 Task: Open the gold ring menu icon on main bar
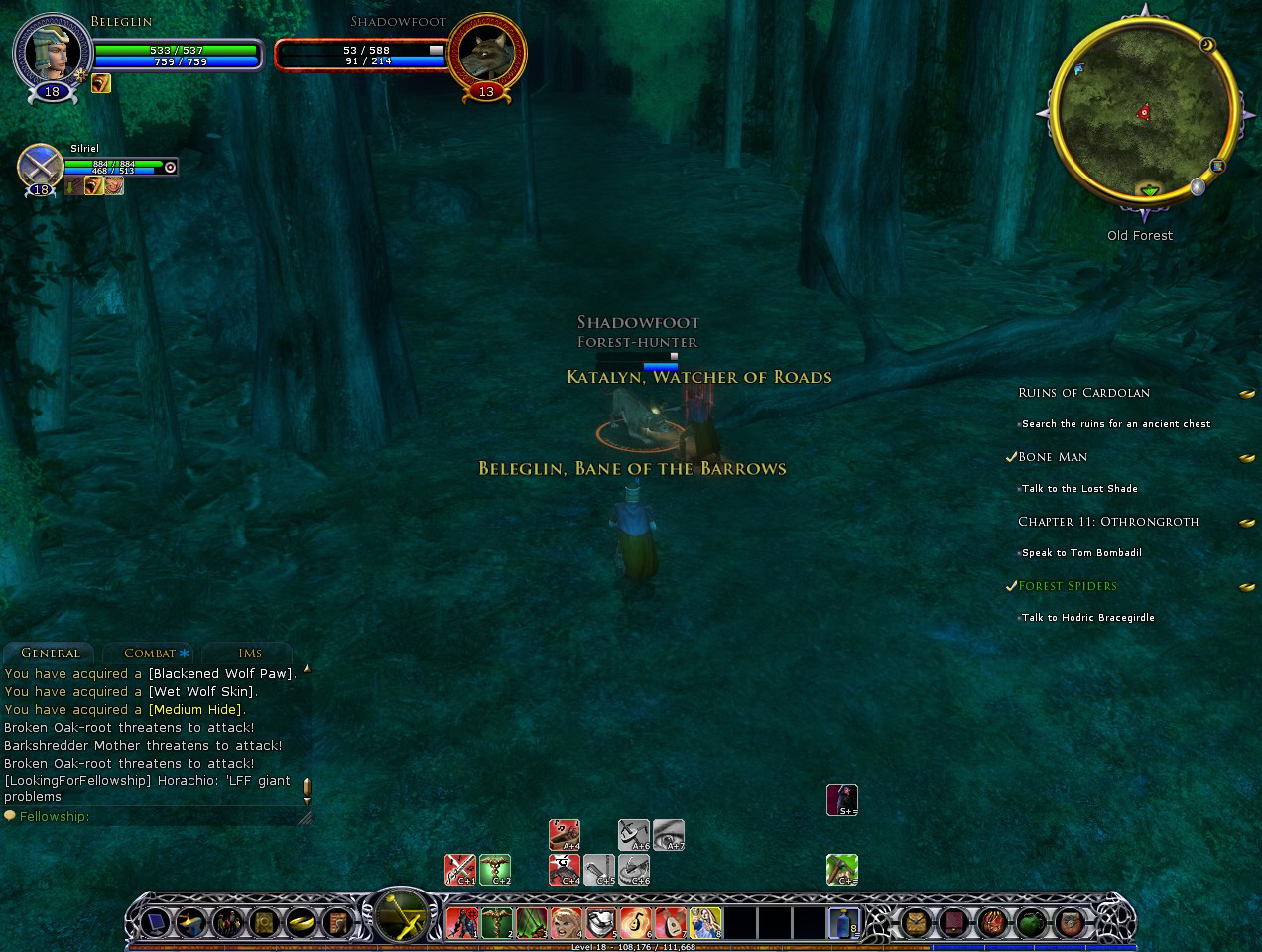tap(300, 923)
